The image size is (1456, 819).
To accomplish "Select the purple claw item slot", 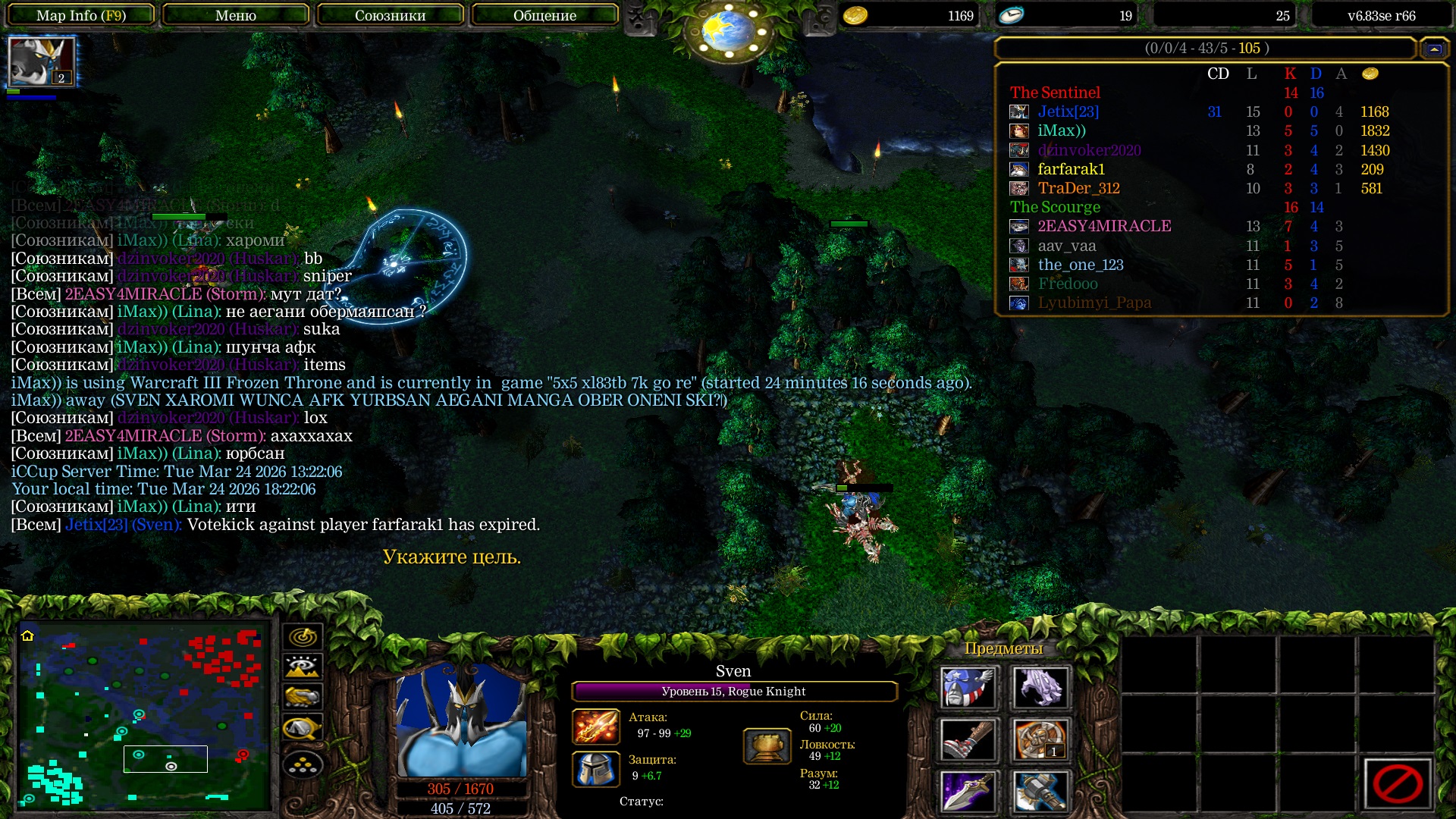I will 1040,688.
